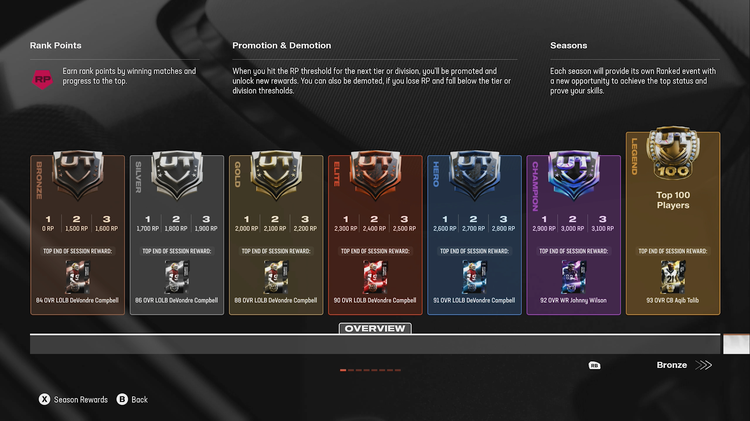View the 86 OVR DeVondre Campbell reward
Image resolution: width=750 pixels, height=421 pixels.
pos(177,276)
